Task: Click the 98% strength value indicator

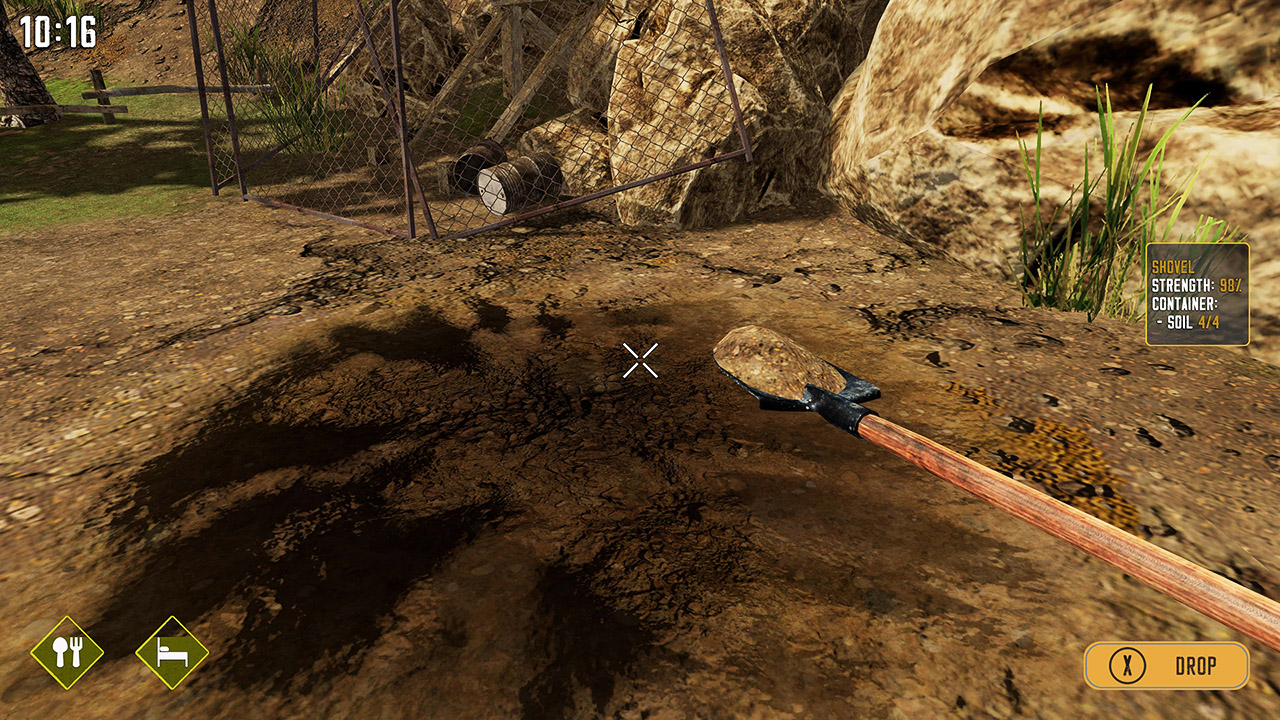Action: (x=1231, y=285)
